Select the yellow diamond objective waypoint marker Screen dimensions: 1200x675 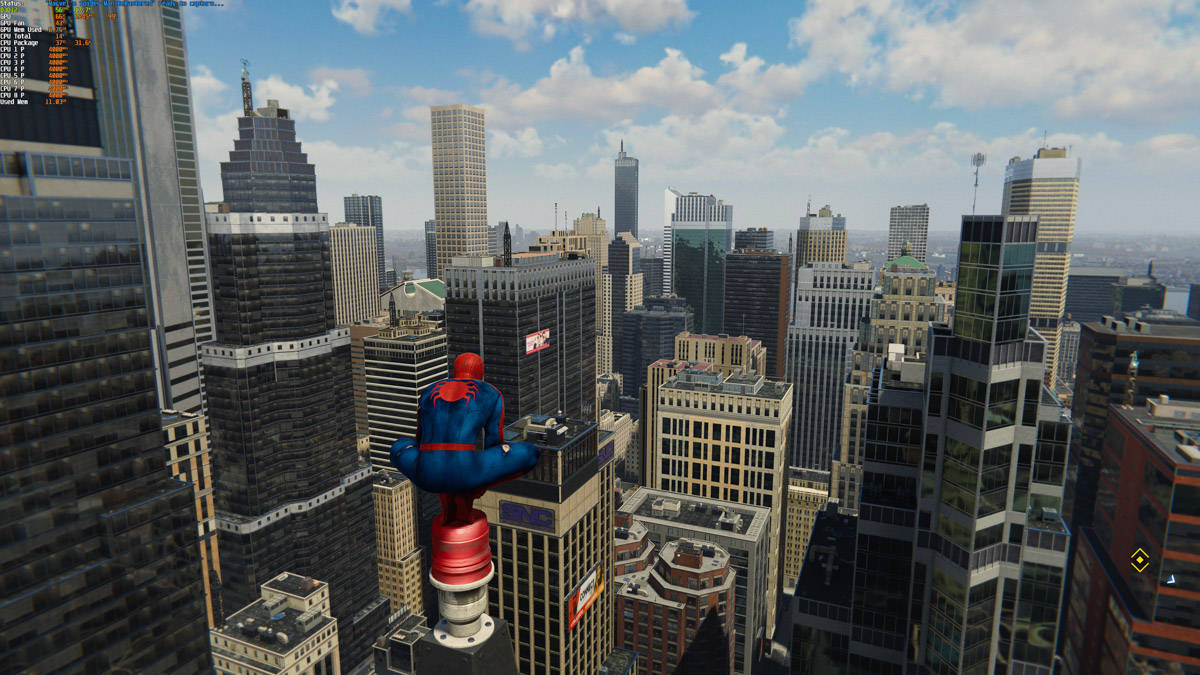1139,560
